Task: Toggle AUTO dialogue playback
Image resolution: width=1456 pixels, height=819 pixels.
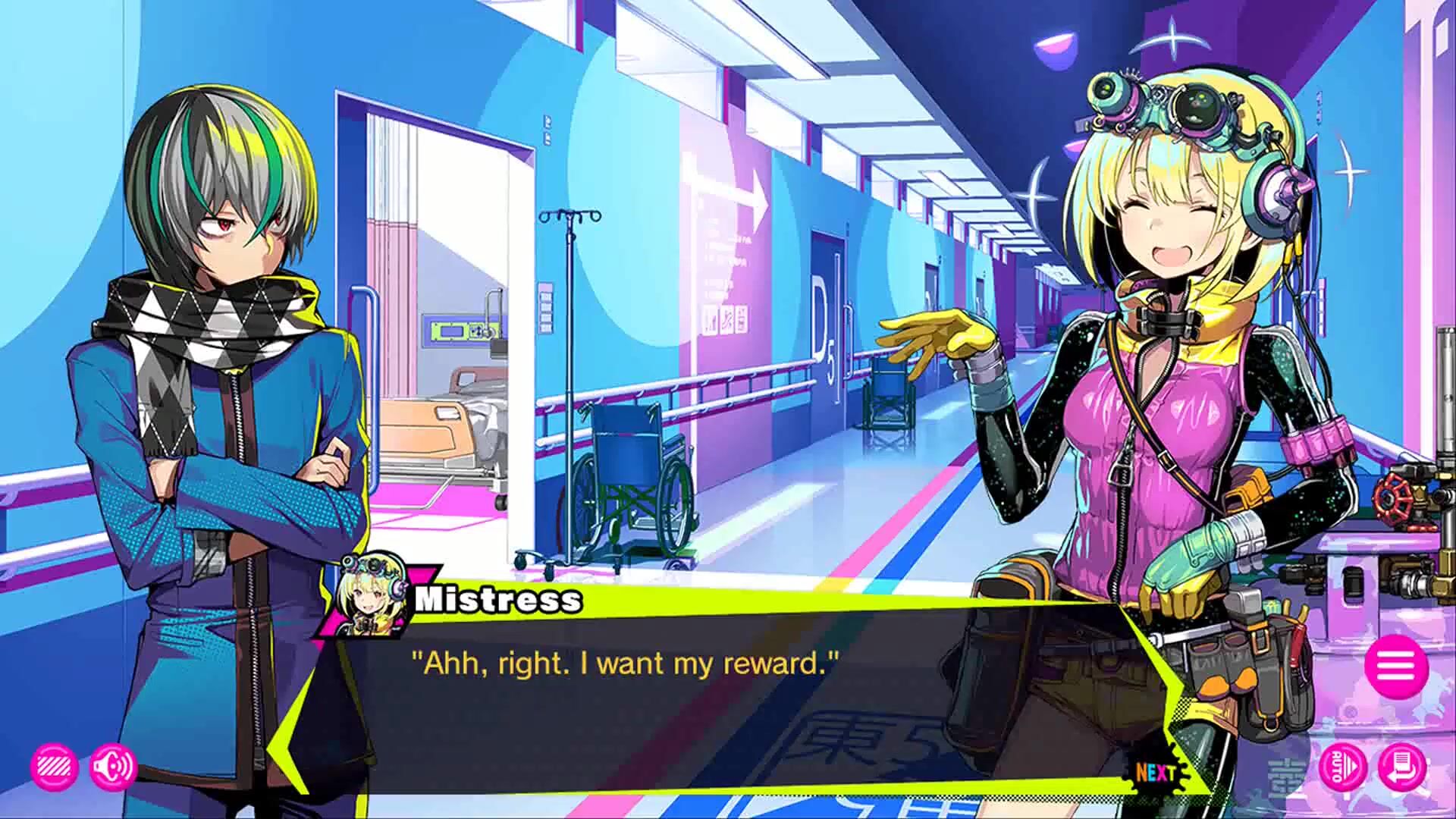Action: coord(1341,767)
